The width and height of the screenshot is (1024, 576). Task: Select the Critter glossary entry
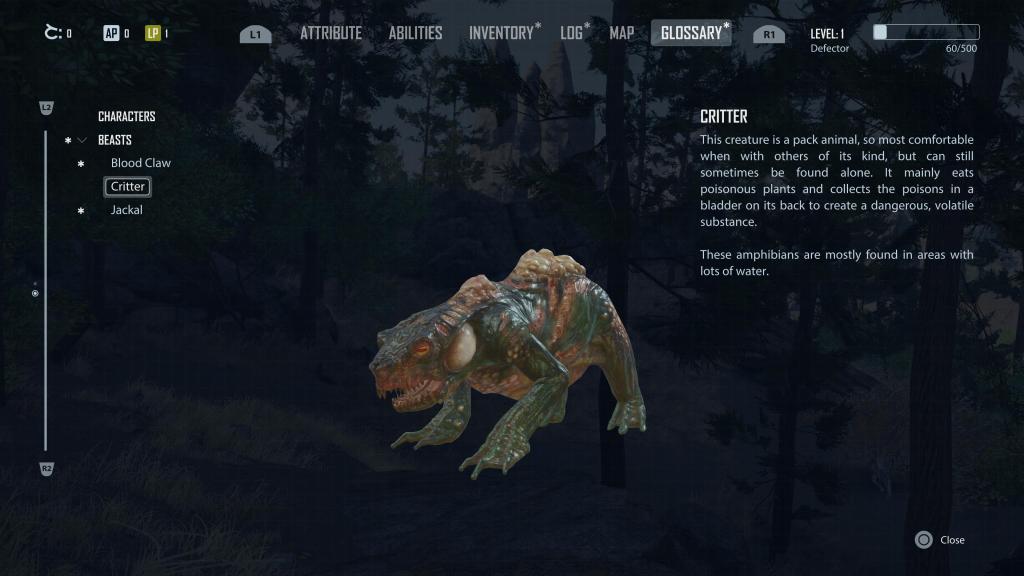pyautogui.click(x=128, y=187)
